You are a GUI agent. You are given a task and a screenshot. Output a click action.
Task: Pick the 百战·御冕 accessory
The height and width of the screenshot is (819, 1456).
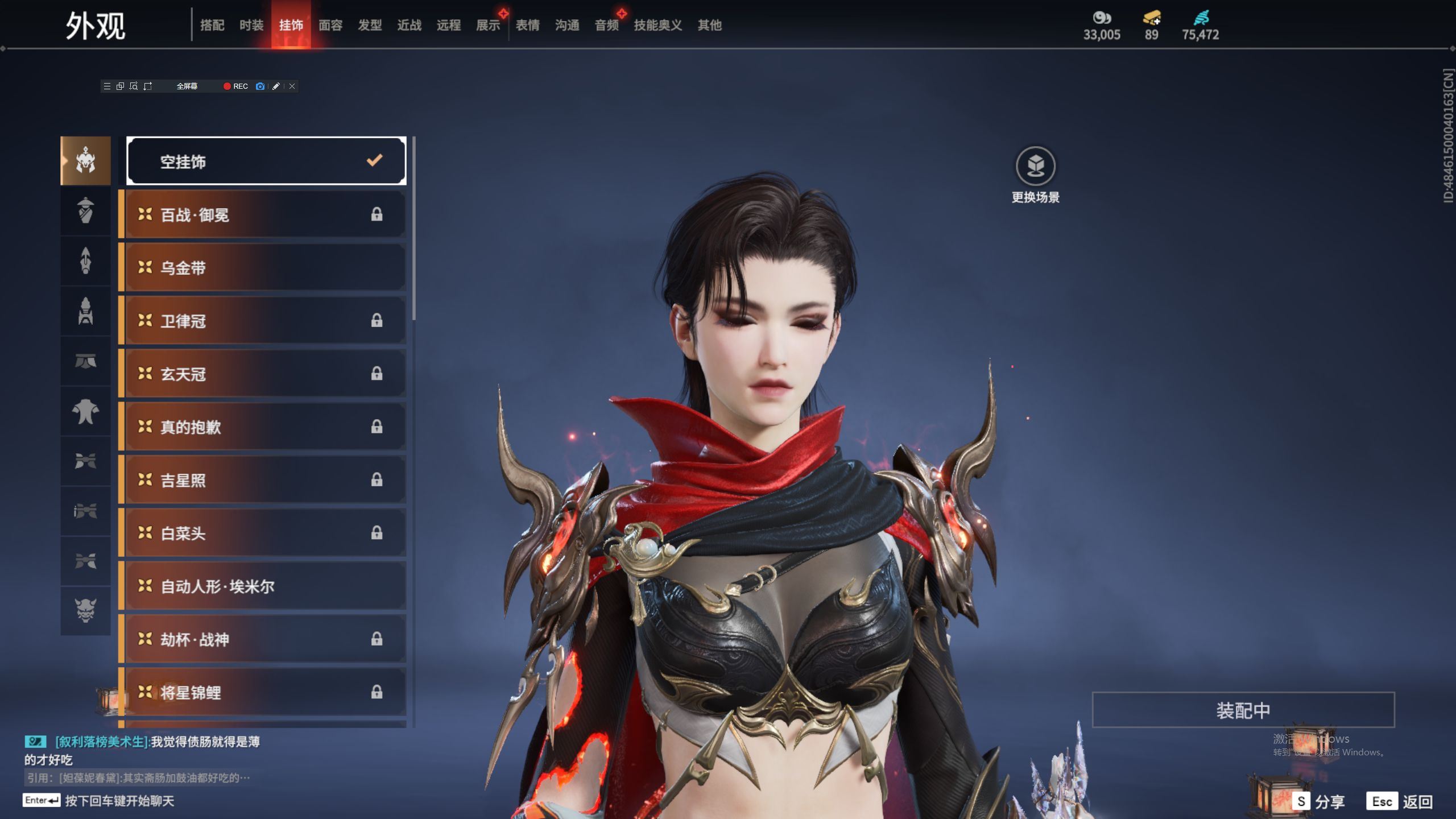[266, 215]
